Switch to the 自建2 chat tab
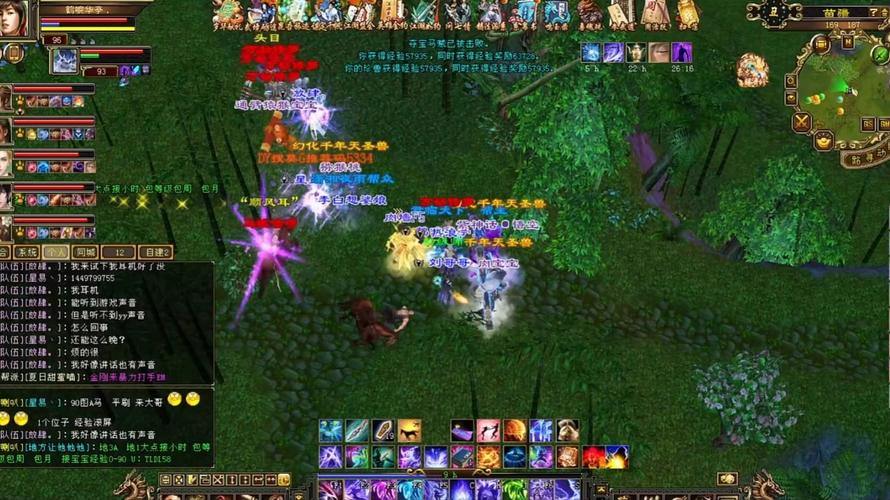This screenshot has width=890, height=500. [x=155, y=252]
